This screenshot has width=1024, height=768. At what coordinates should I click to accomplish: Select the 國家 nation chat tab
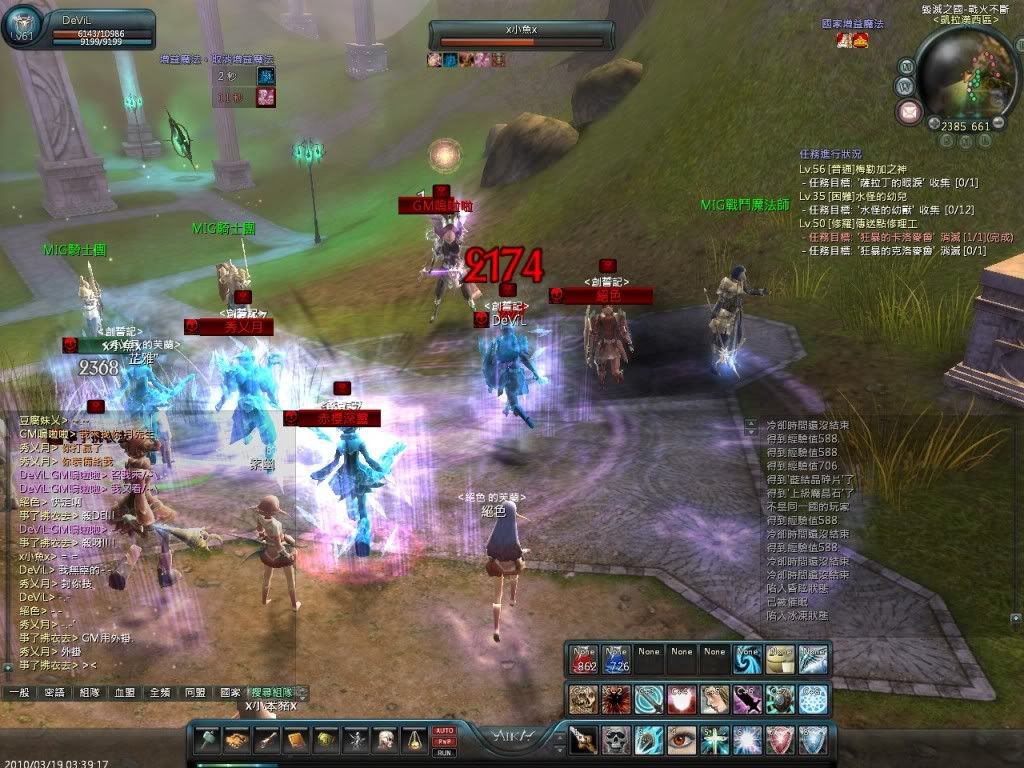pos(230,692)
